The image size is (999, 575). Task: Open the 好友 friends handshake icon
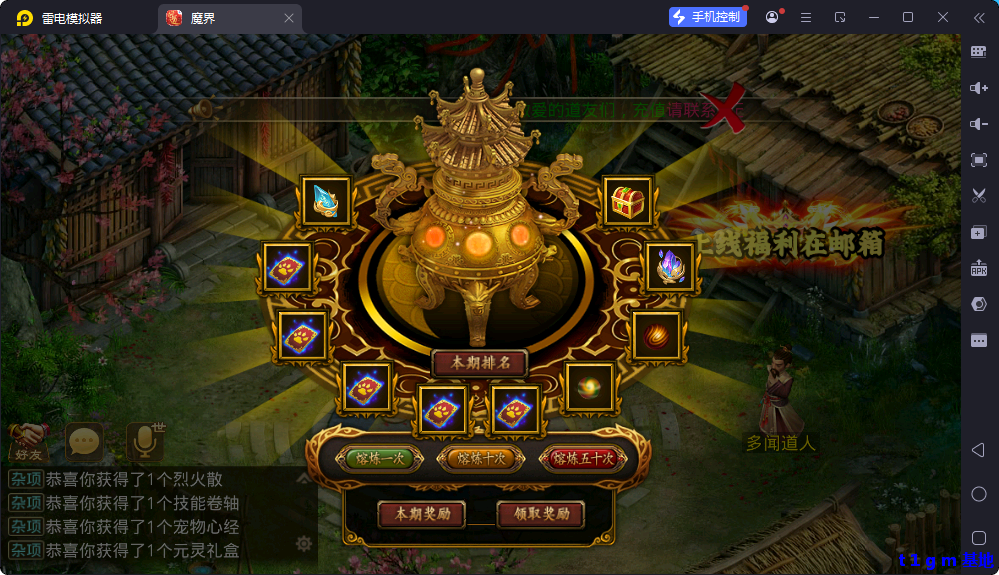tap(30, 439)
